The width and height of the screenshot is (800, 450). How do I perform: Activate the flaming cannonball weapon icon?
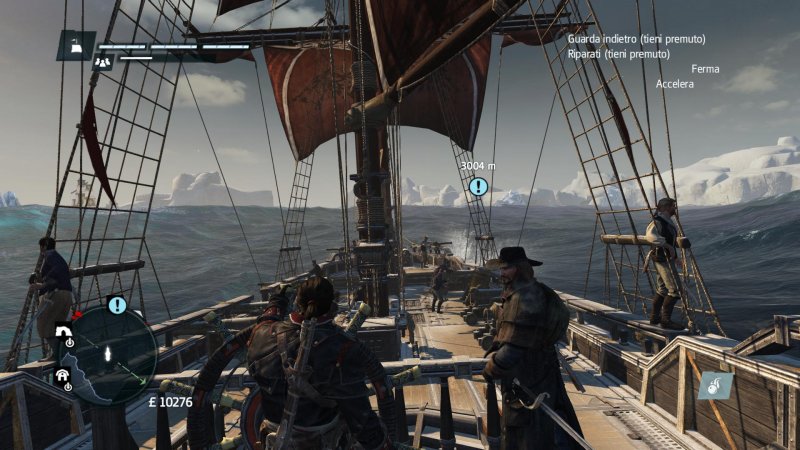[716, 385]
